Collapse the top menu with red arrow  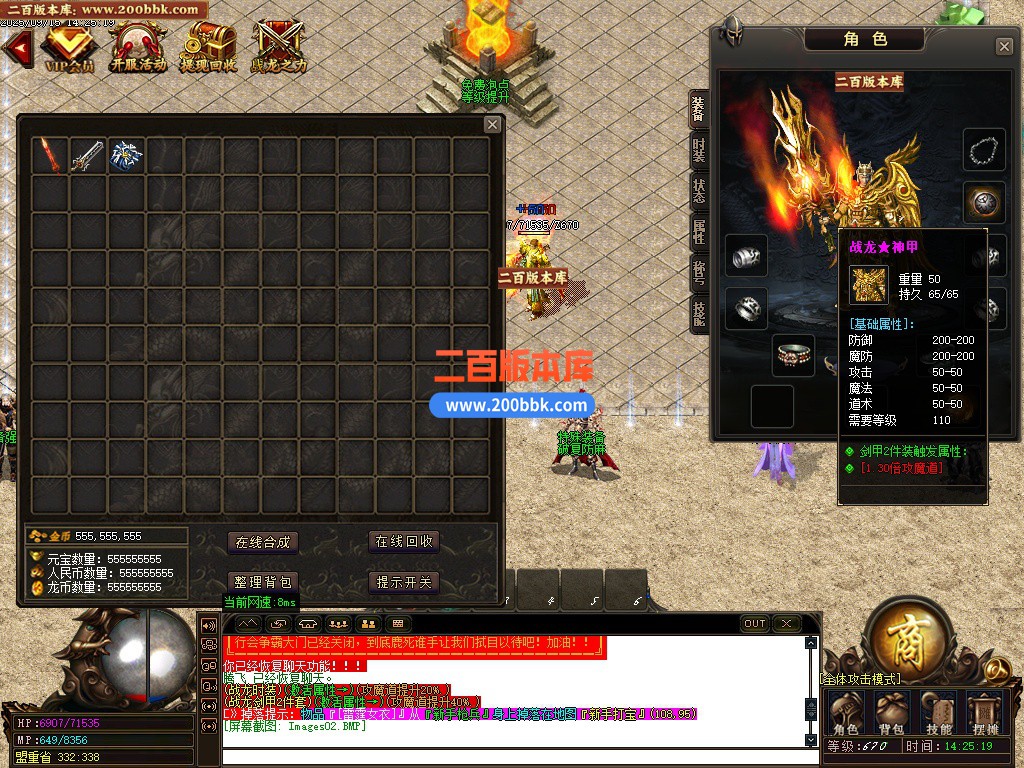click(15, 47)
